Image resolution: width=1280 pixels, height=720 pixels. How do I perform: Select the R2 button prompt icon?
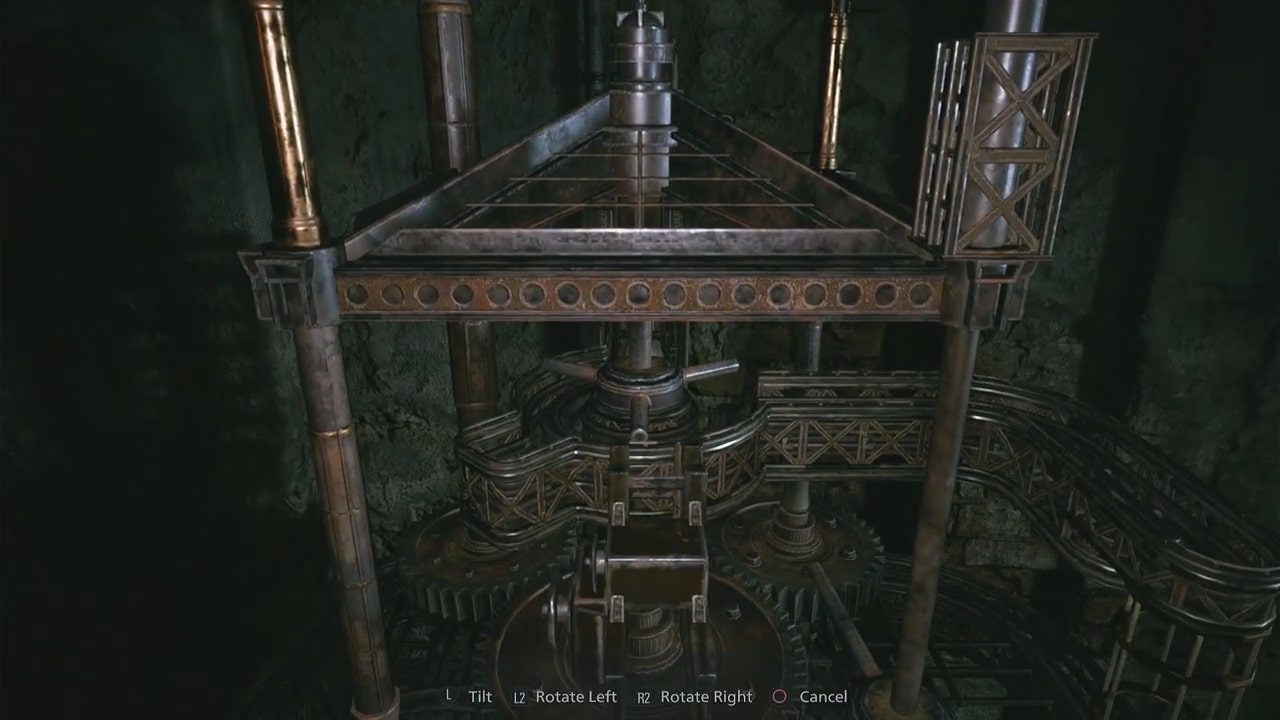click(x=644, y=697)
